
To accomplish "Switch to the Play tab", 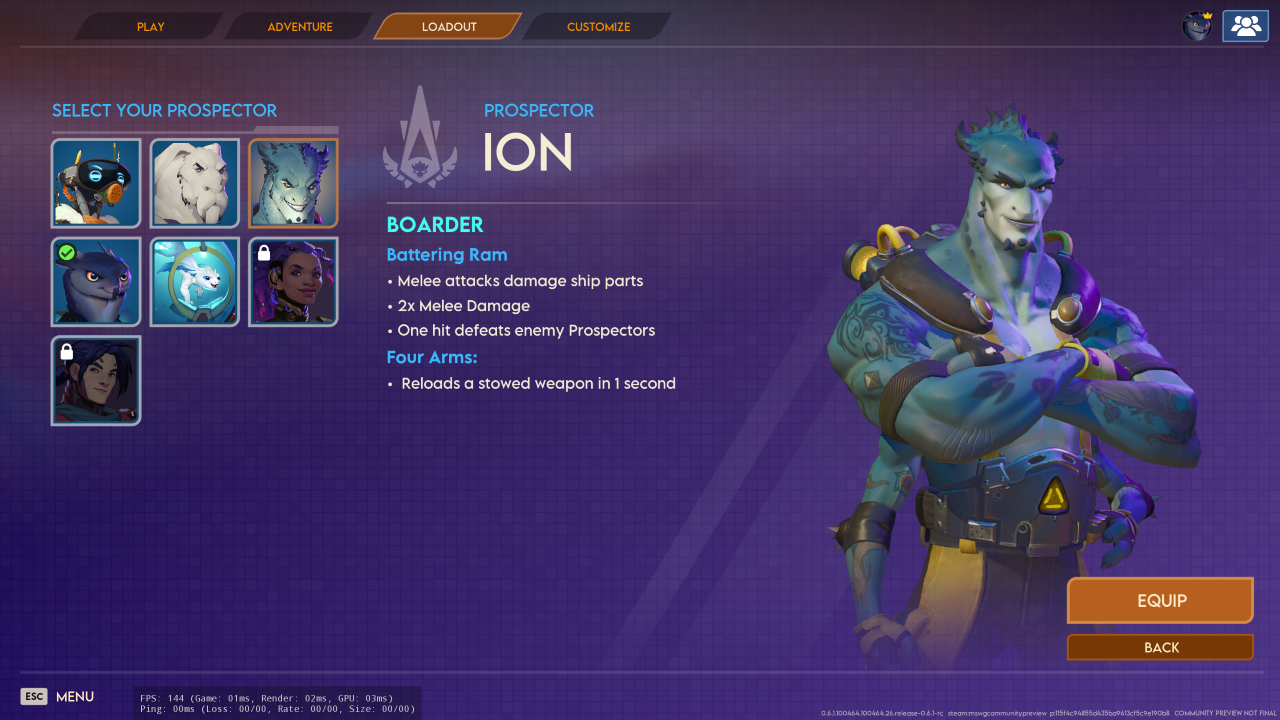I will pyautogui.click(x=151, y=27).
